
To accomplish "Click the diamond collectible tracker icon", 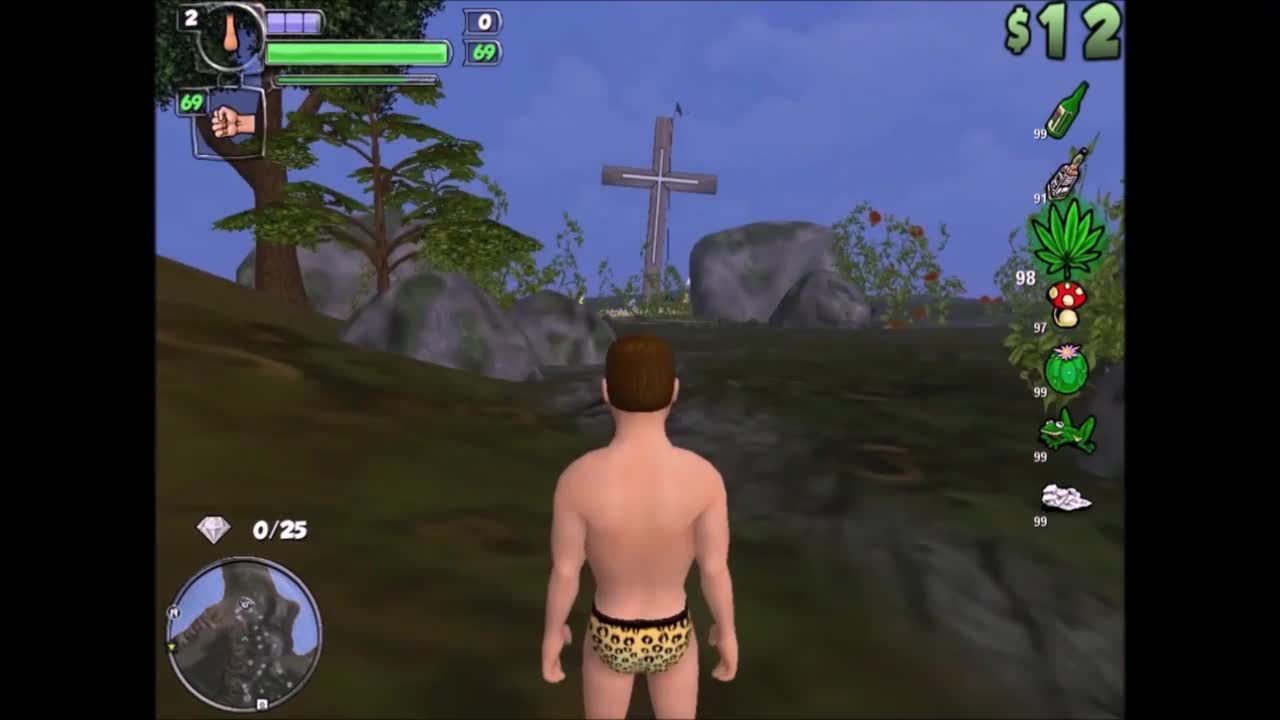I will [213, 529].
